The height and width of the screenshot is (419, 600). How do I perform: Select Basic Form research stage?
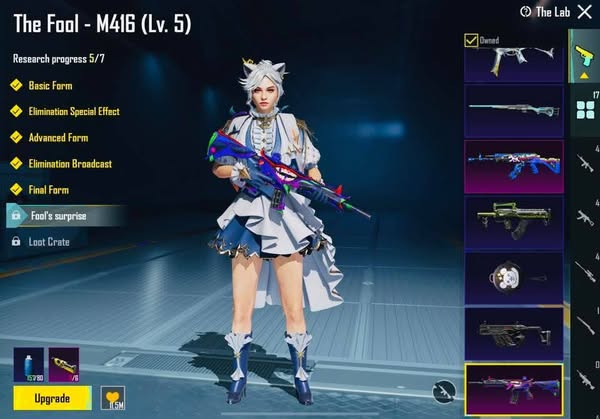[x=49, y=86]
